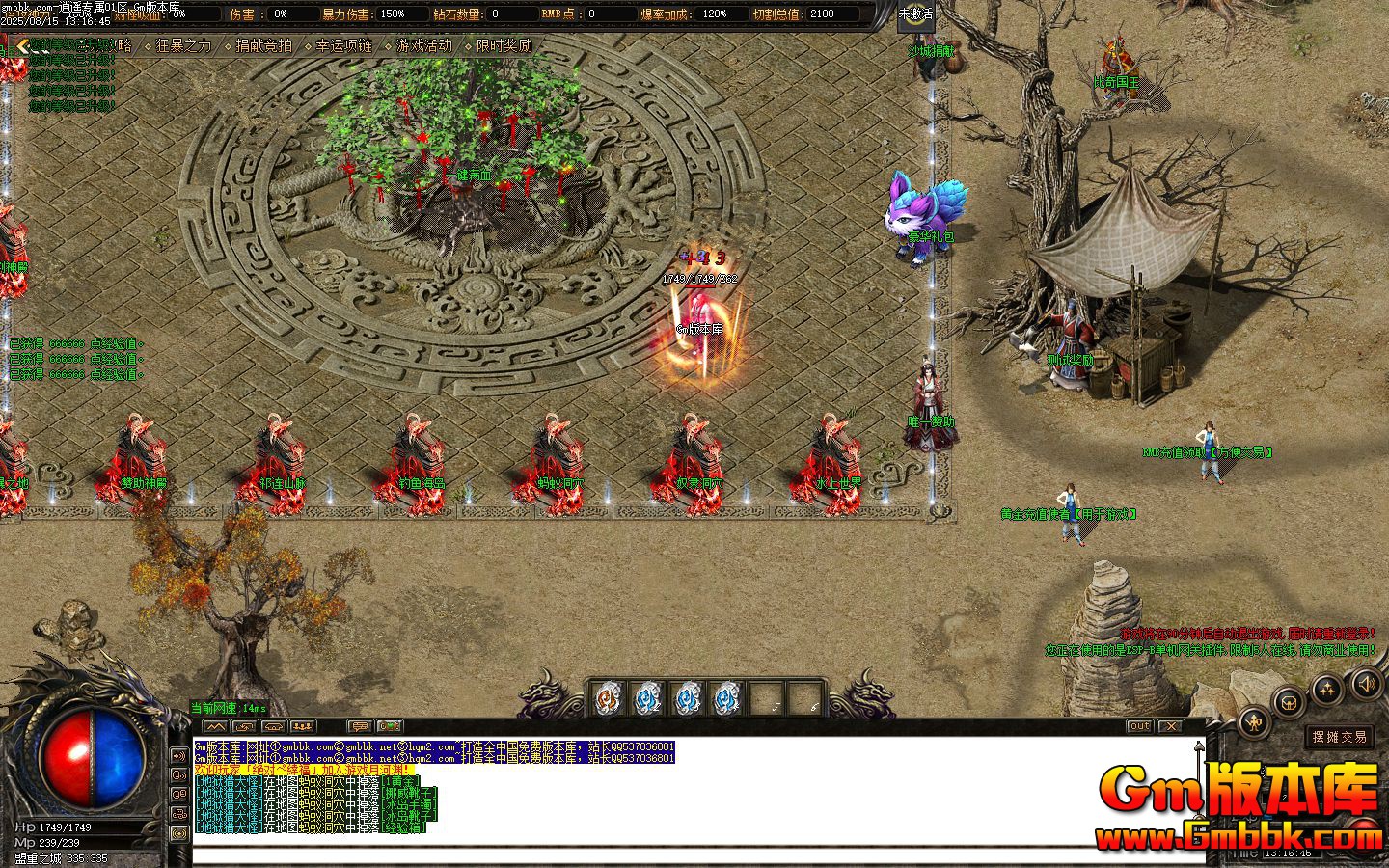Use the orange swirl item in hotbar

point(607,696)
